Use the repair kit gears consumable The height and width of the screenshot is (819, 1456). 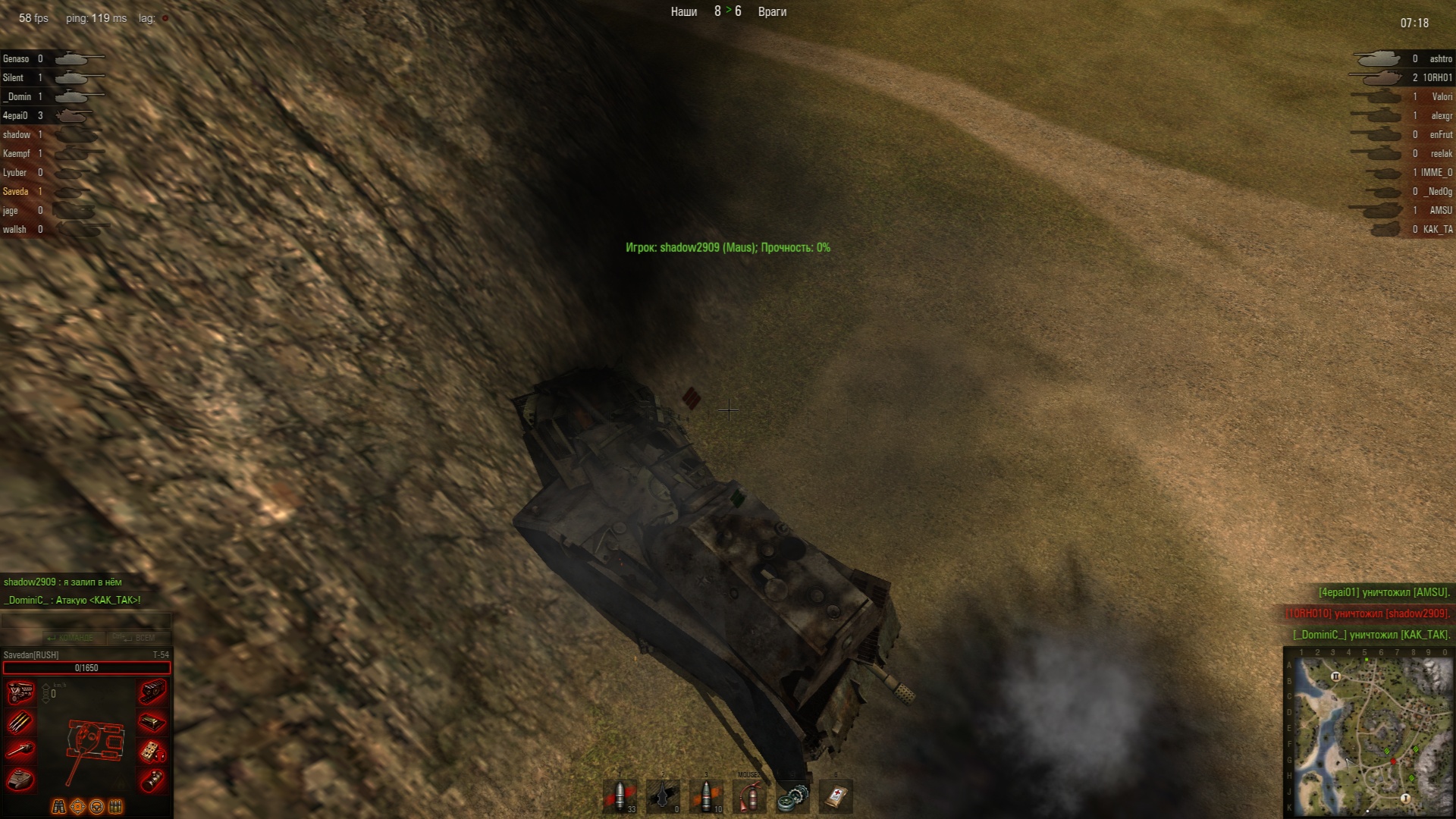point(792,797)
